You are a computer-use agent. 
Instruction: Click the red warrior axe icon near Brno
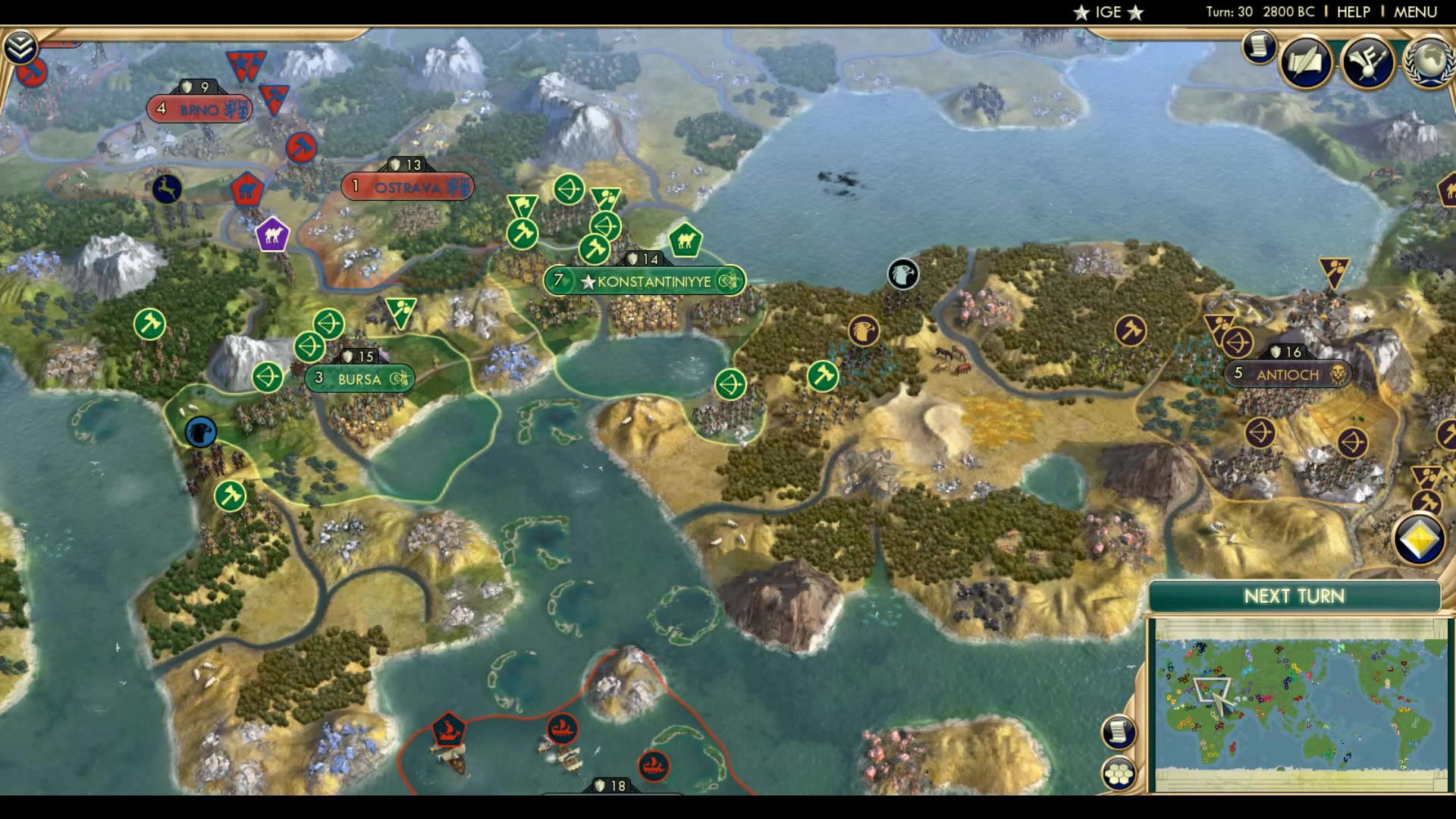(302, 149)
